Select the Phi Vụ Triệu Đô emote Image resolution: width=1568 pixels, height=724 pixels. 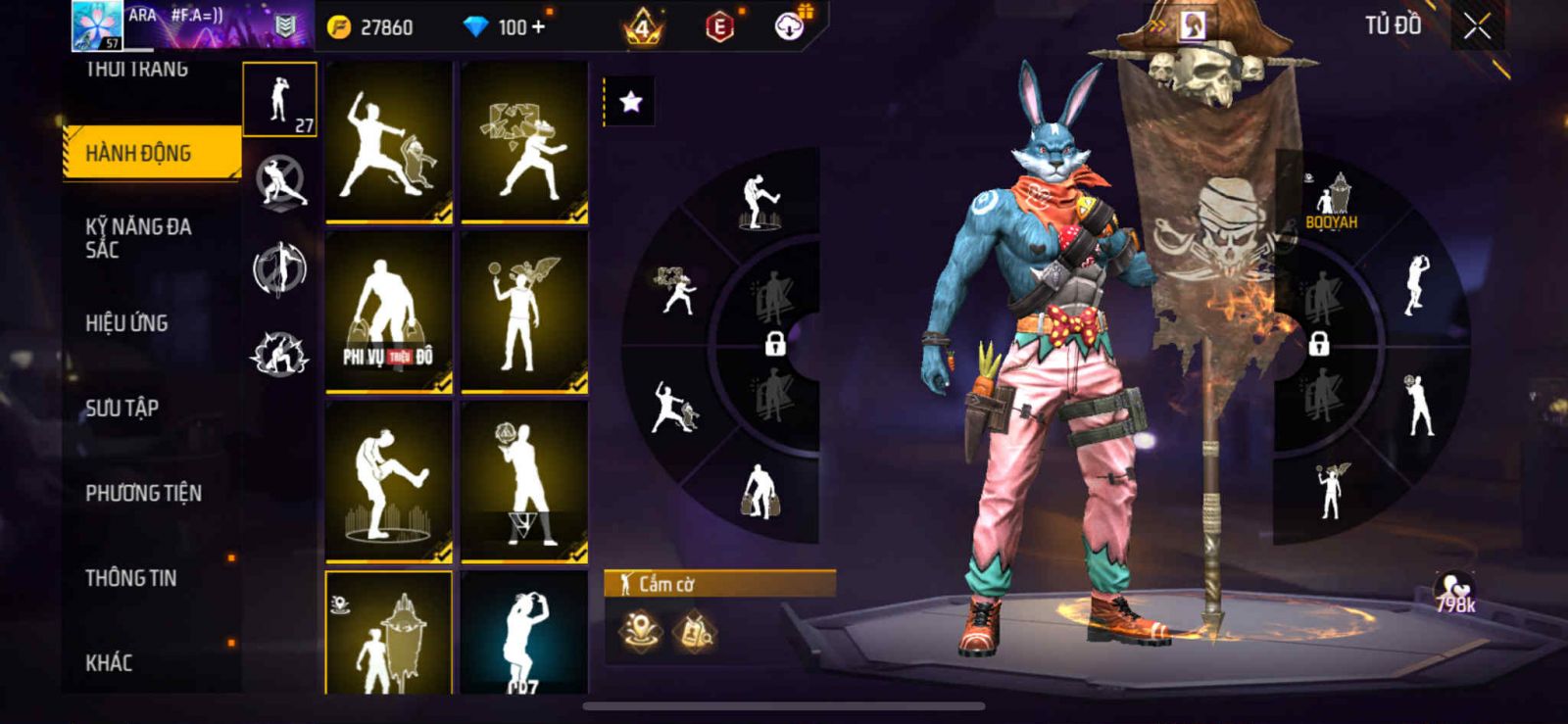click(x=389, y=313)
